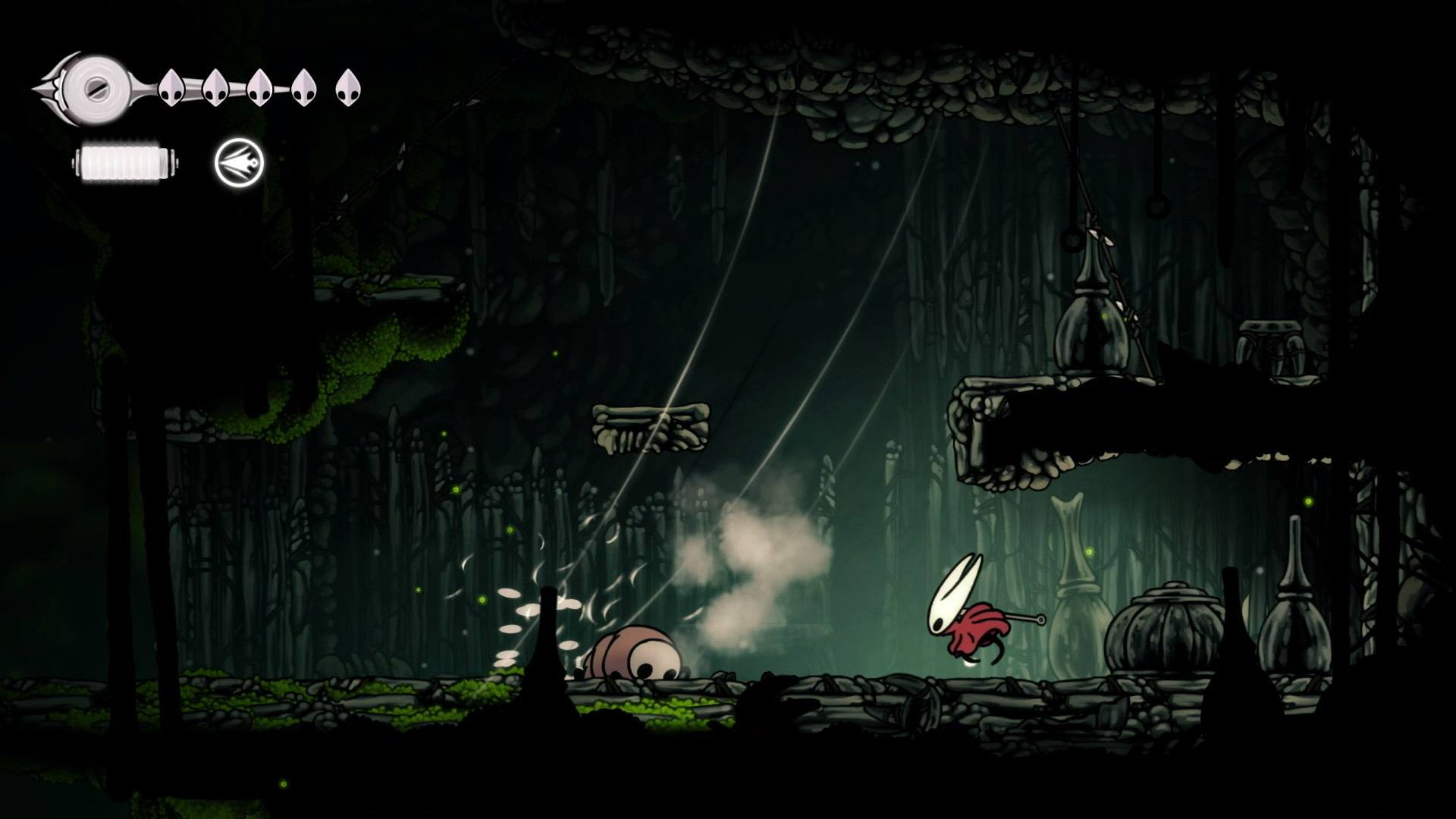
Task: Select the equipped throwing tool icon
Action: (239, 163)
